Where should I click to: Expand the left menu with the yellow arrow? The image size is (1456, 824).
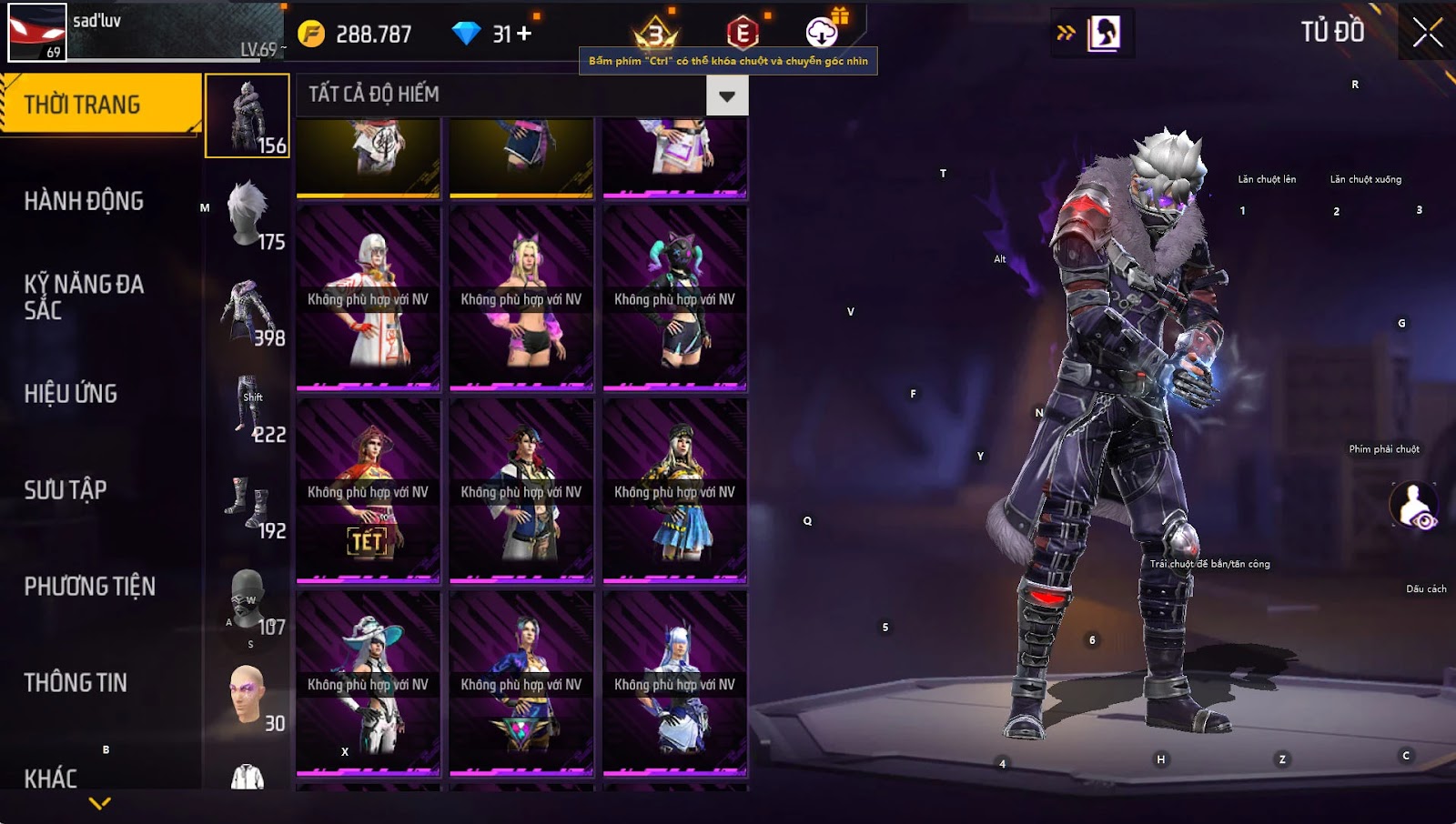click(100, 803)
